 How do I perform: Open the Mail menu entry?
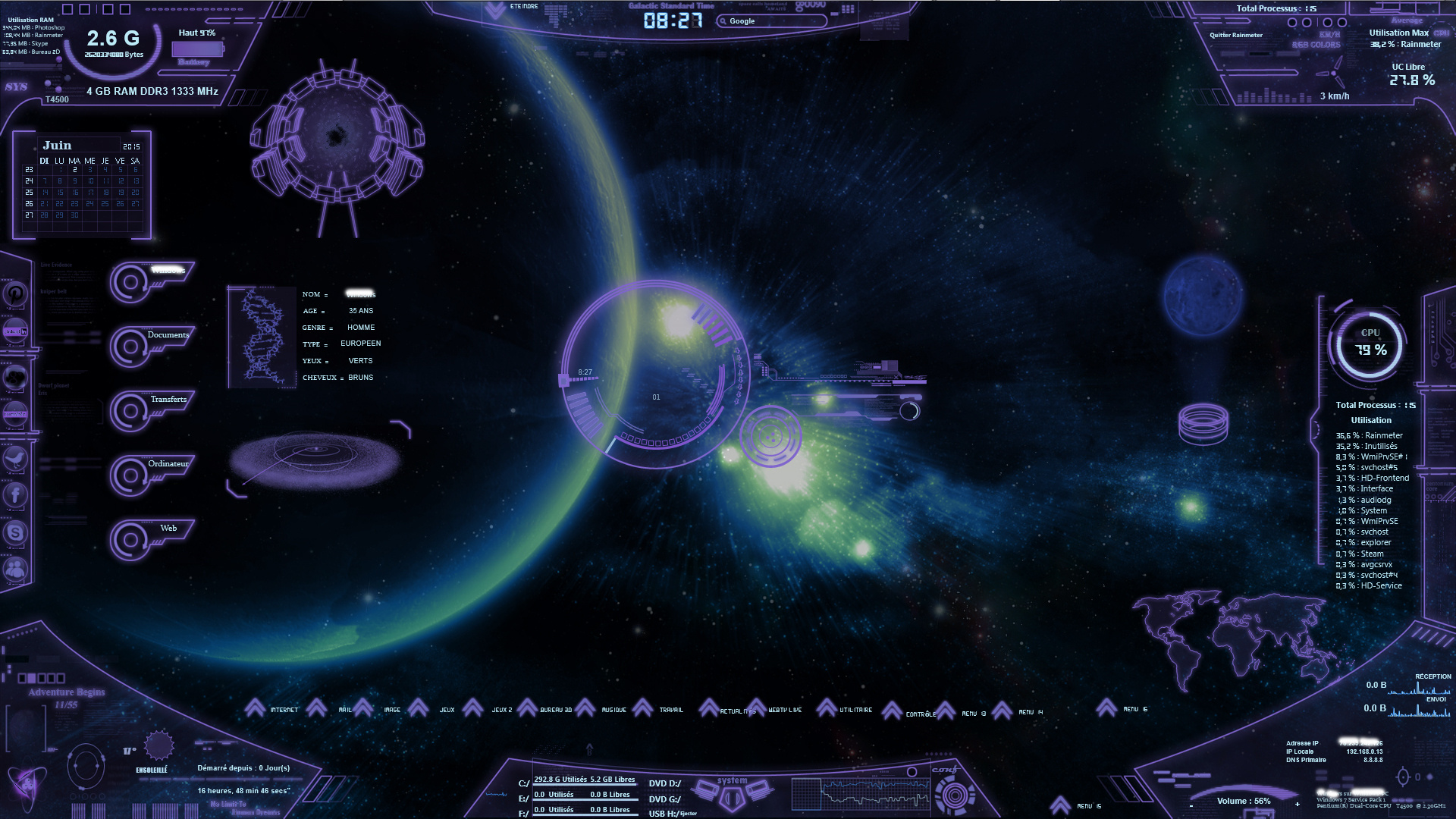(345, 710)
